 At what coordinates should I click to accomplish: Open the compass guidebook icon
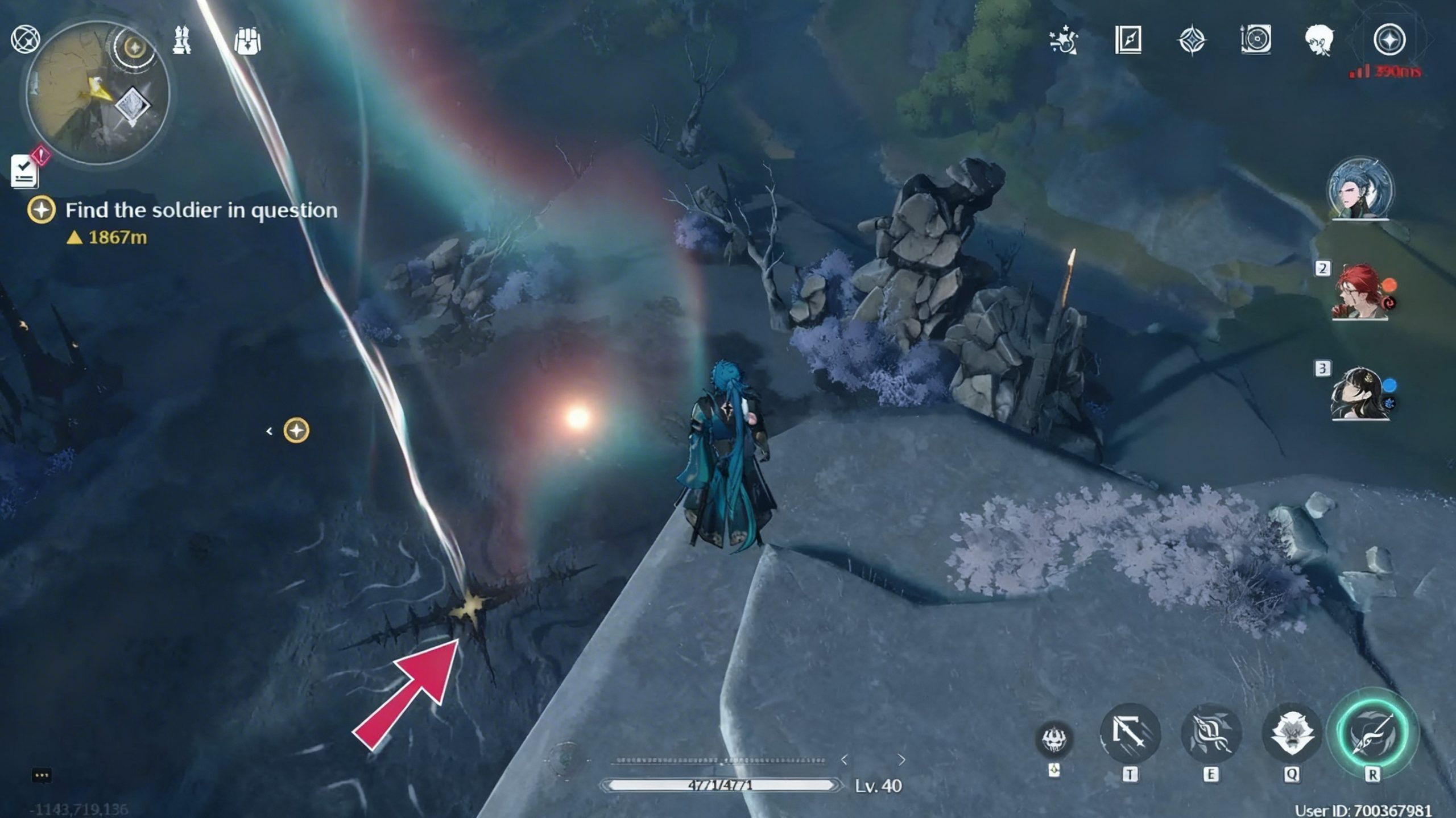[1128, 40]
